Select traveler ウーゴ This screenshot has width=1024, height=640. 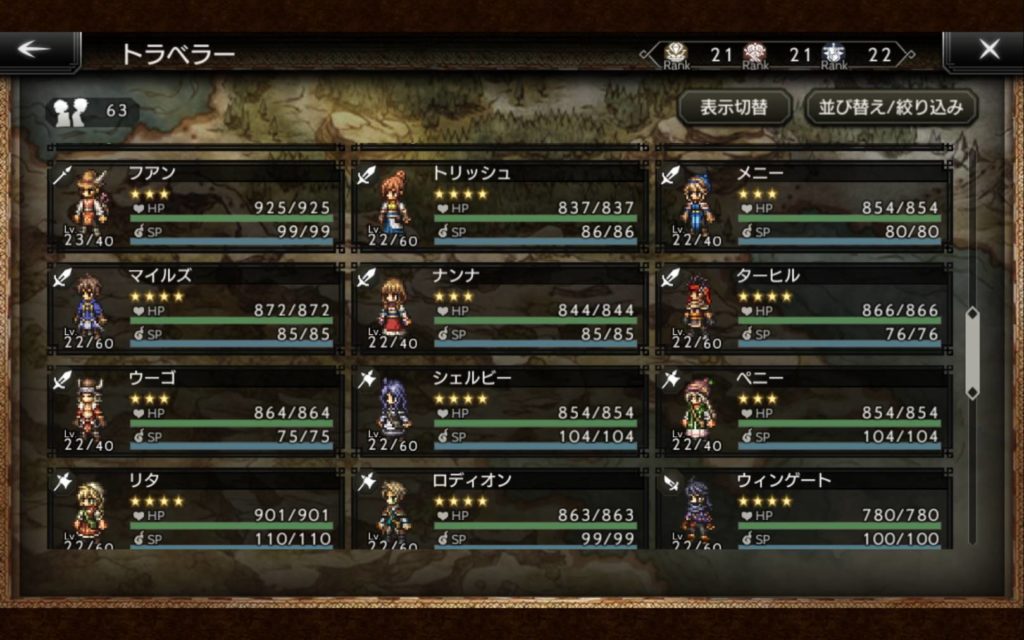[195, 411]
